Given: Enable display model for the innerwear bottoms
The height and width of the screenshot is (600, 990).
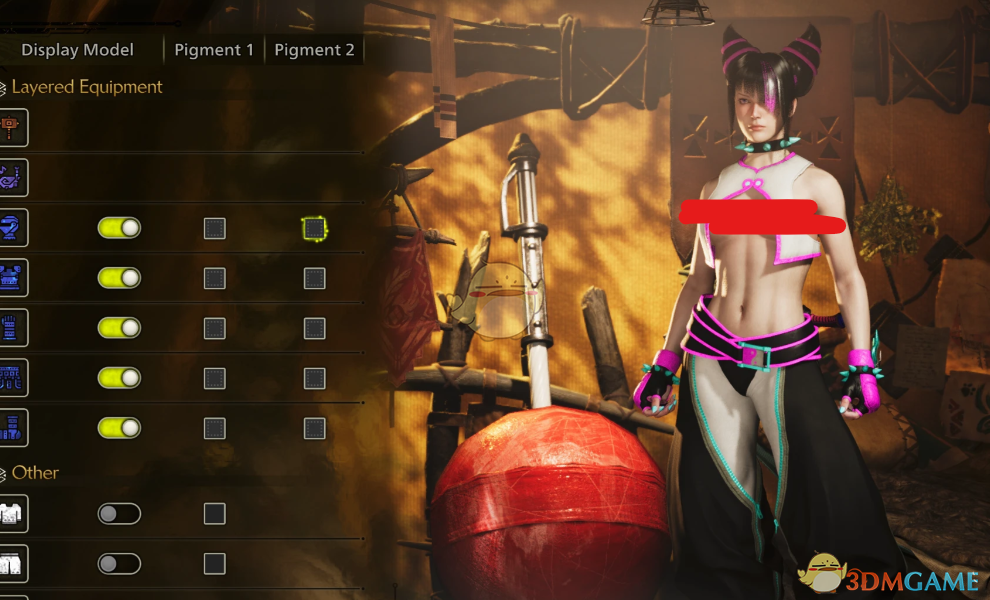Looking at the screenshot, I should (x=119, y=564).
